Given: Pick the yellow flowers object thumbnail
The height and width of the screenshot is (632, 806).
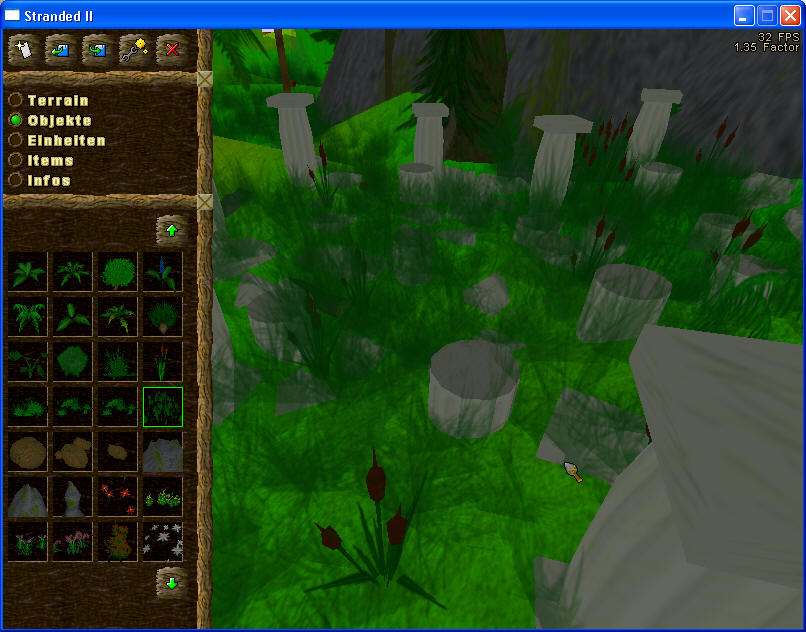Looking at the screenshot, I should point(163,497).
